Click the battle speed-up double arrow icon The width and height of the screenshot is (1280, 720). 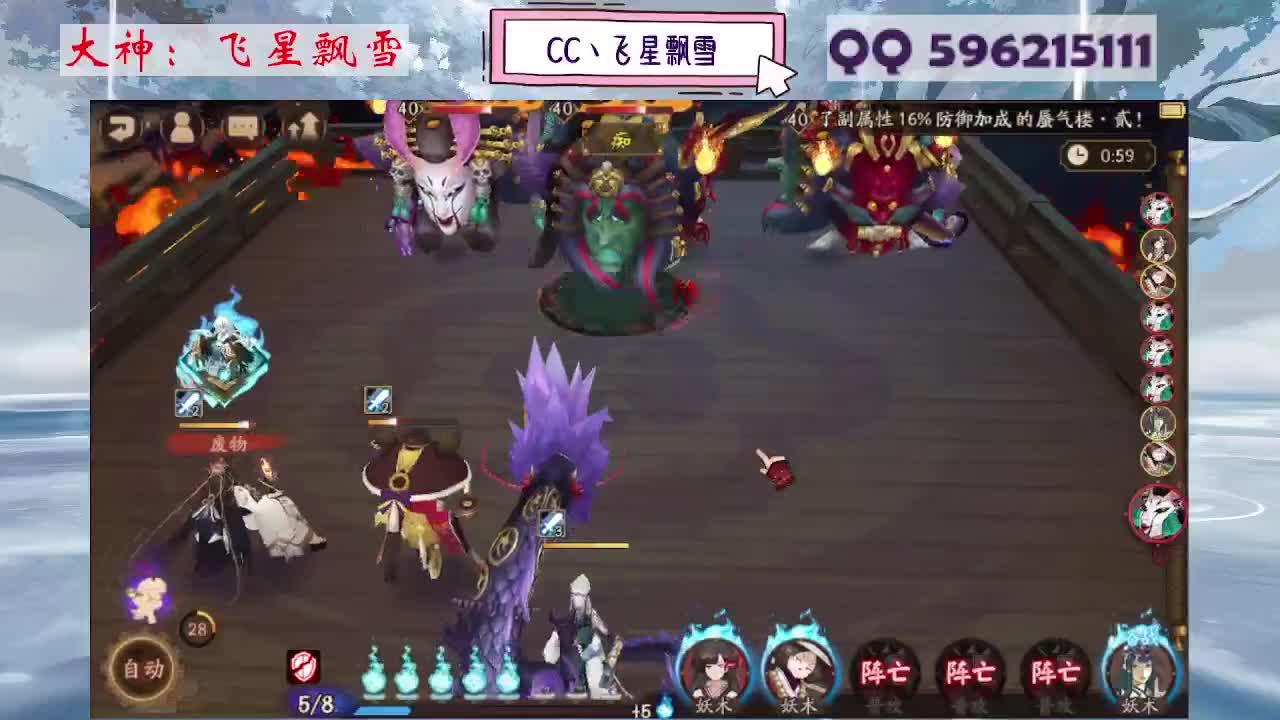pos(304,126)
